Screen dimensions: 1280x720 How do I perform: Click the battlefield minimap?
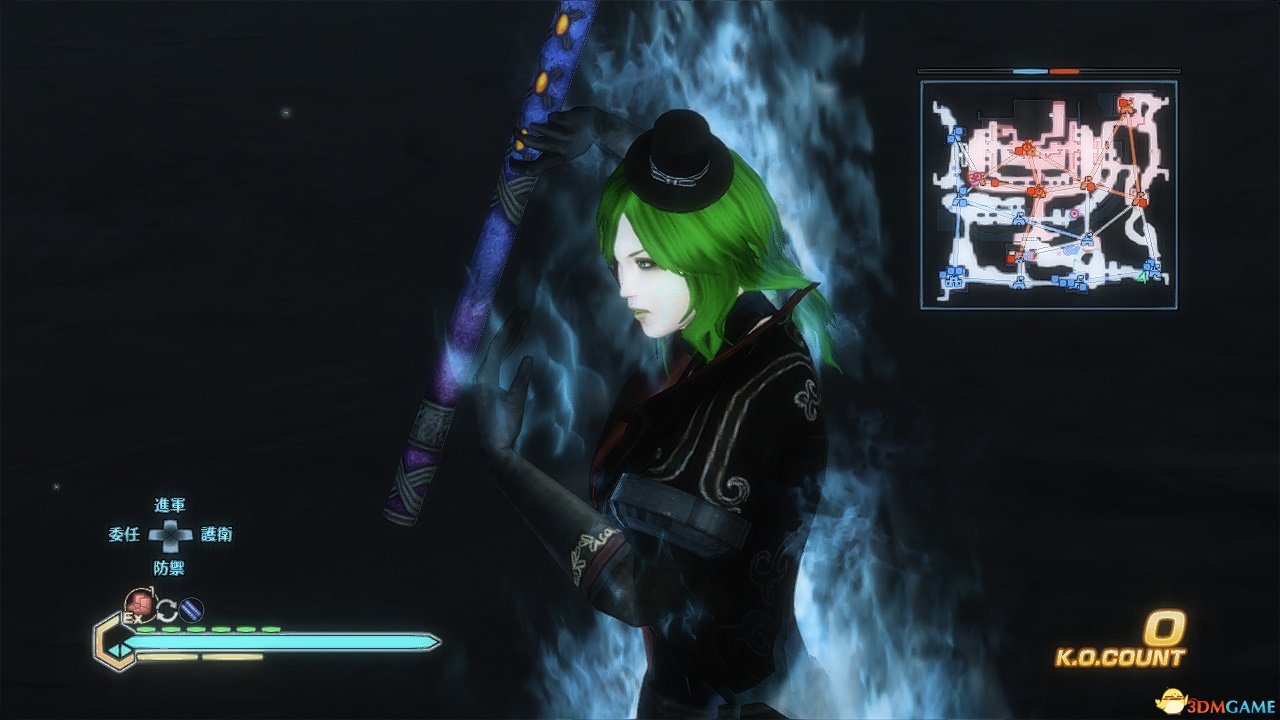tap(1048, 194)
